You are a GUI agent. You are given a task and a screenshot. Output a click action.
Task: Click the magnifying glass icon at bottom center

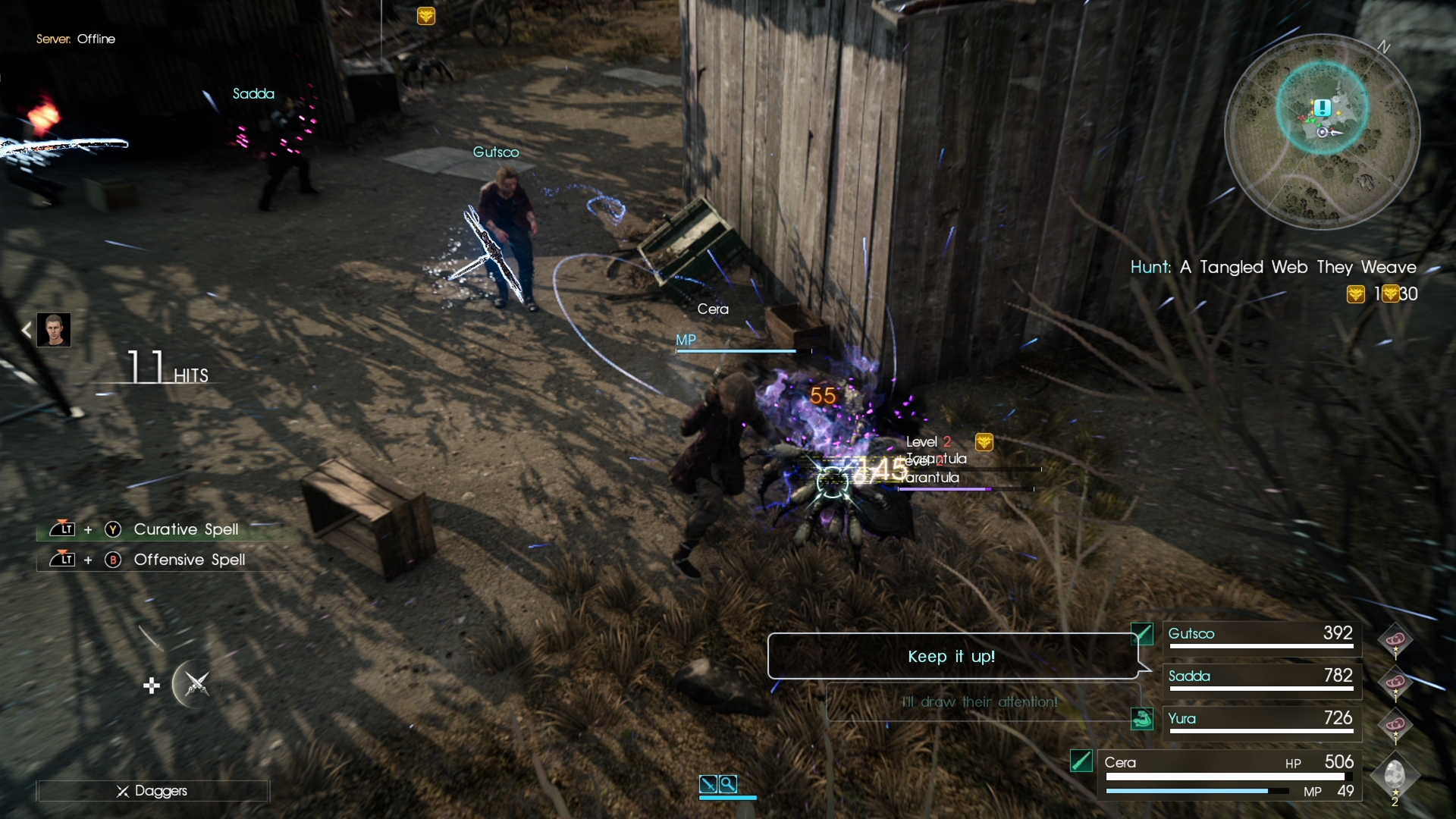tap(728, 783)
